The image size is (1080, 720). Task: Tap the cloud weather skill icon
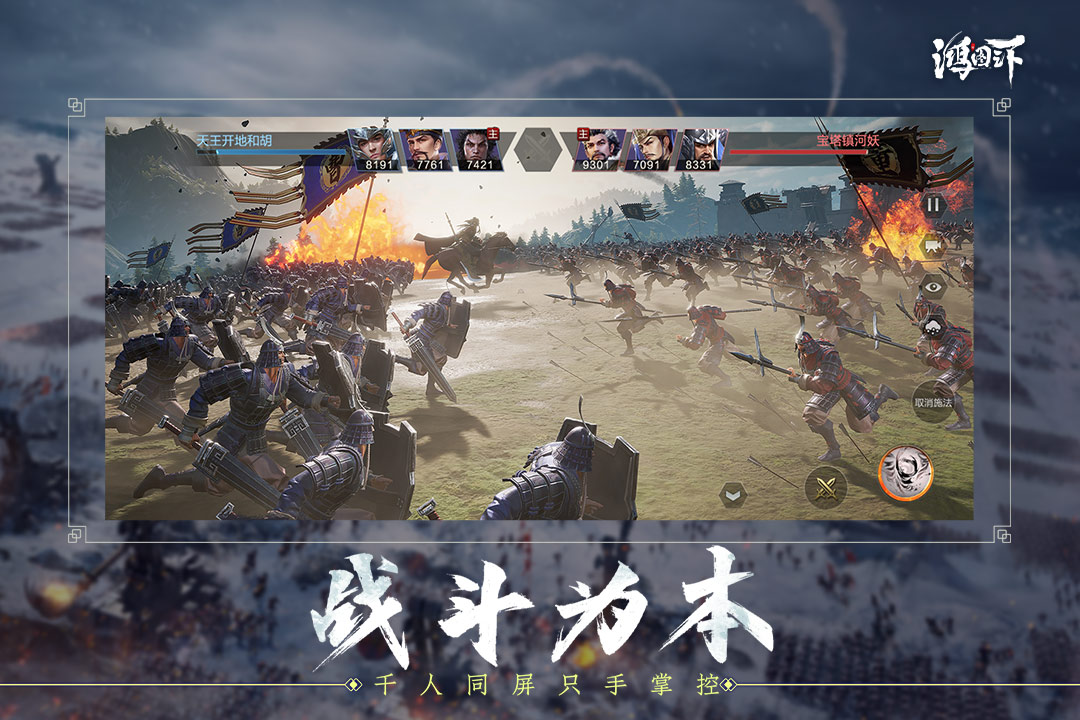(x=932, y=327)
